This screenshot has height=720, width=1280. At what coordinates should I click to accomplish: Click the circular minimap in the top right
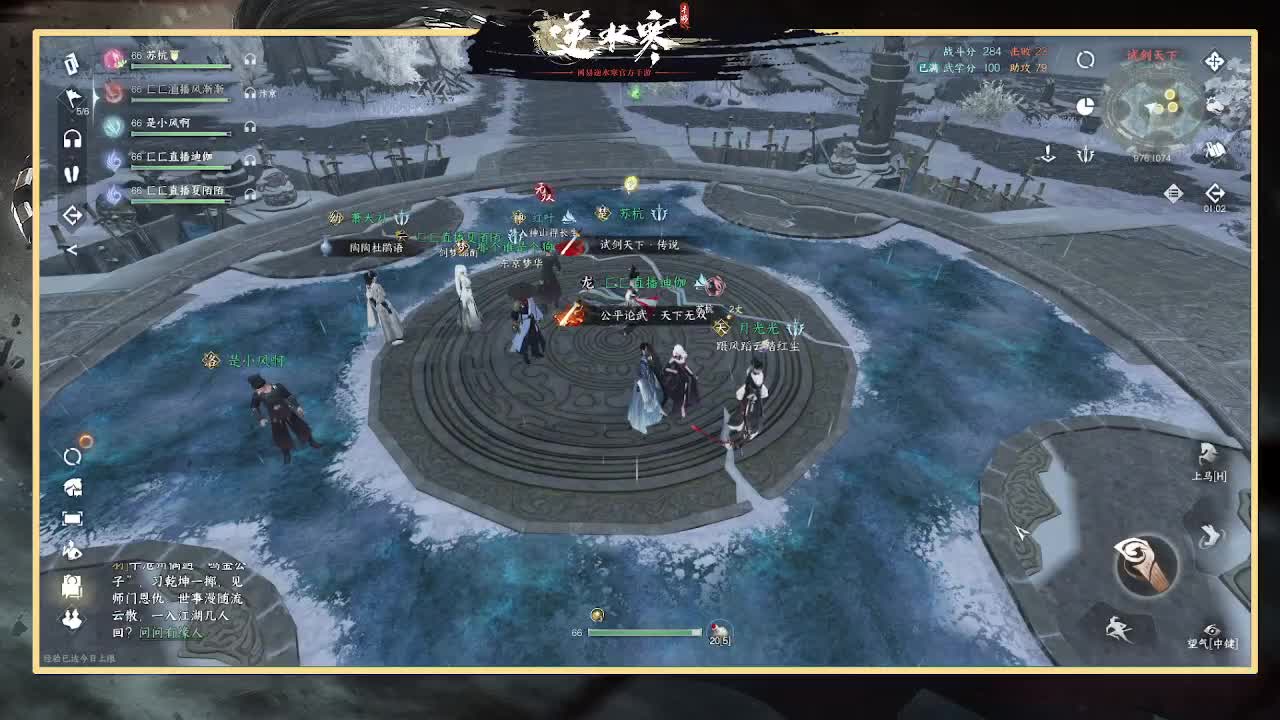1150,112
